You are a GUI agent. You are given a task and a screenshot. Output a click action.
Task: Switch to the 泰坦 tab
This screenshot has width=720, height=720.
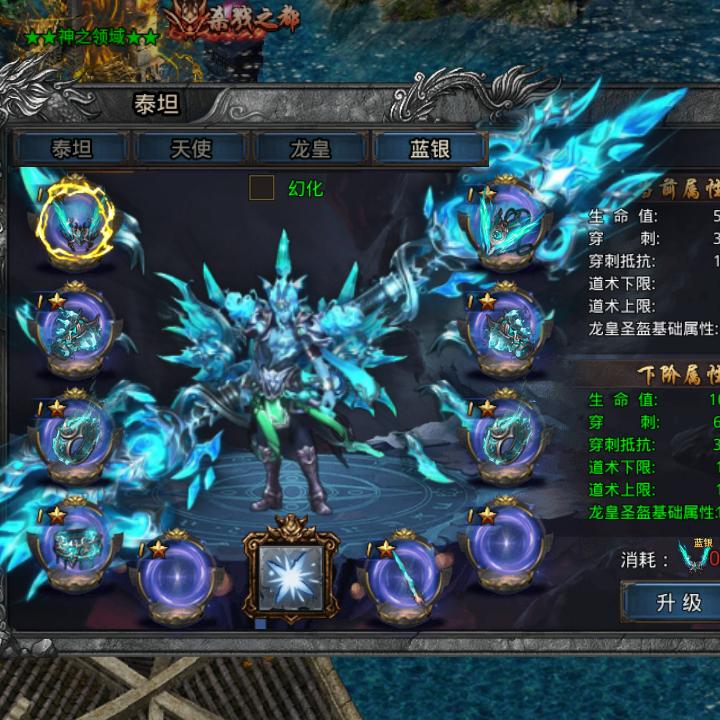coord(71,149)
